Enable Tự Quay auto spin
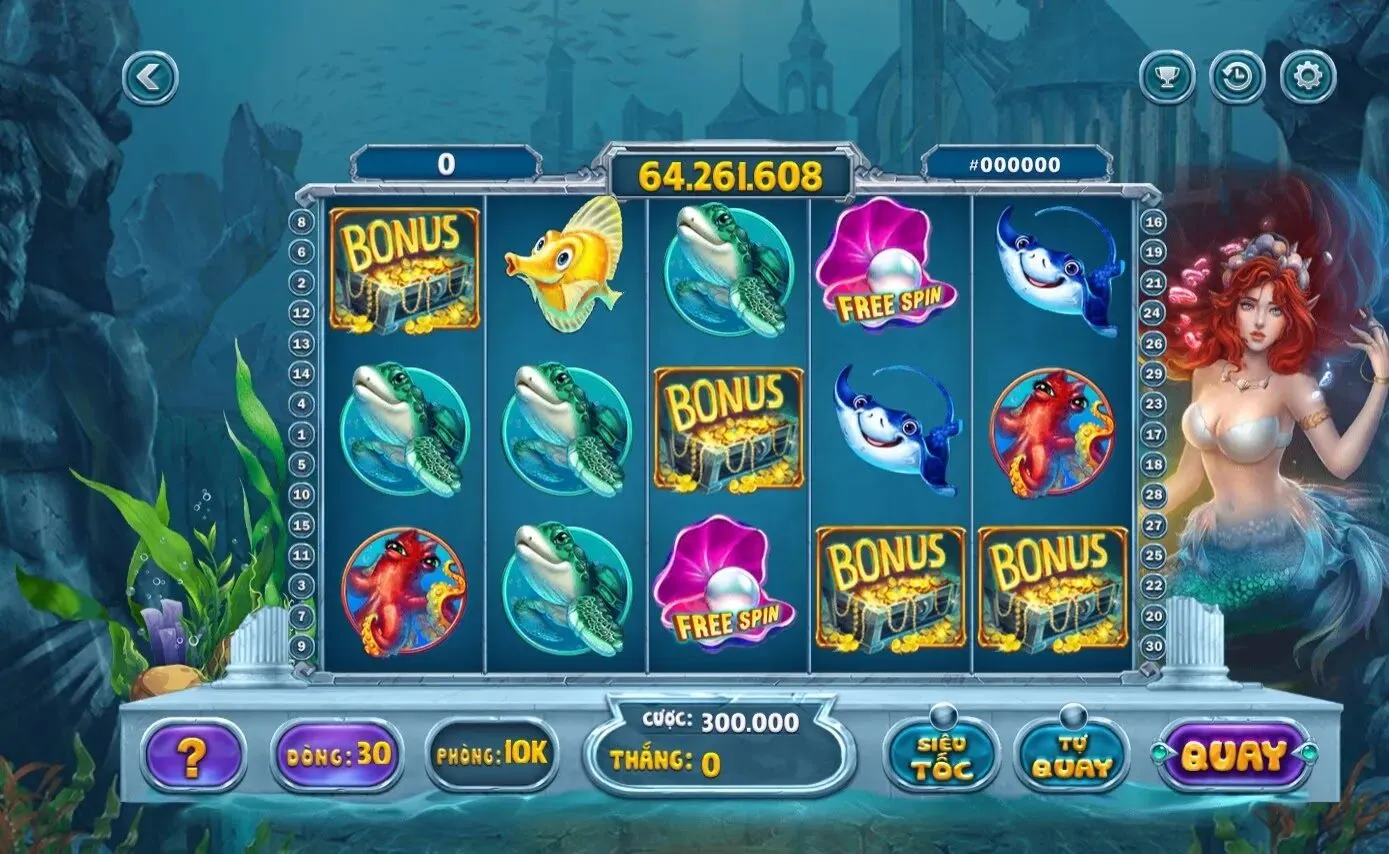The image size is (1389, 854). tap(1071, 756)
